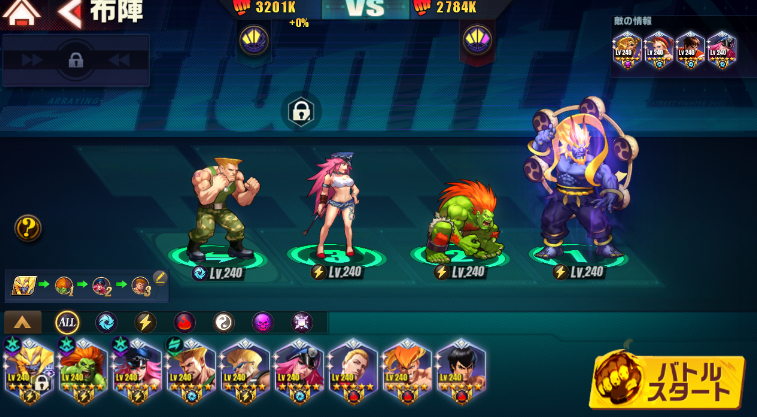The image size is (757, 417).
Task: Collapse the roster with the up arrow
Action: [x=23, y=322]
